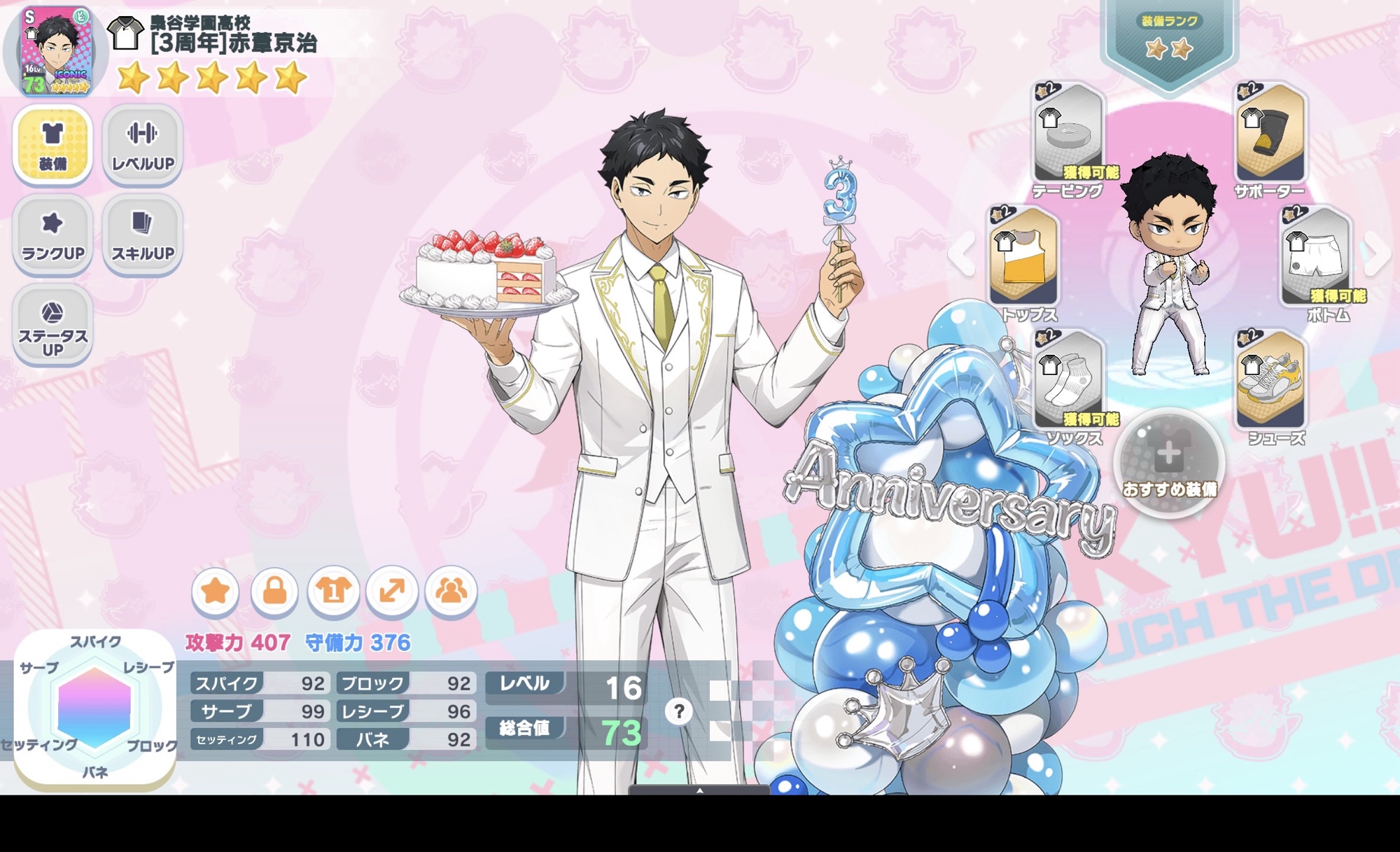The height and width of the screenshot is (852, 1400).
Task: Expand the character art with arrows button
Action: [x=392, y=592]
